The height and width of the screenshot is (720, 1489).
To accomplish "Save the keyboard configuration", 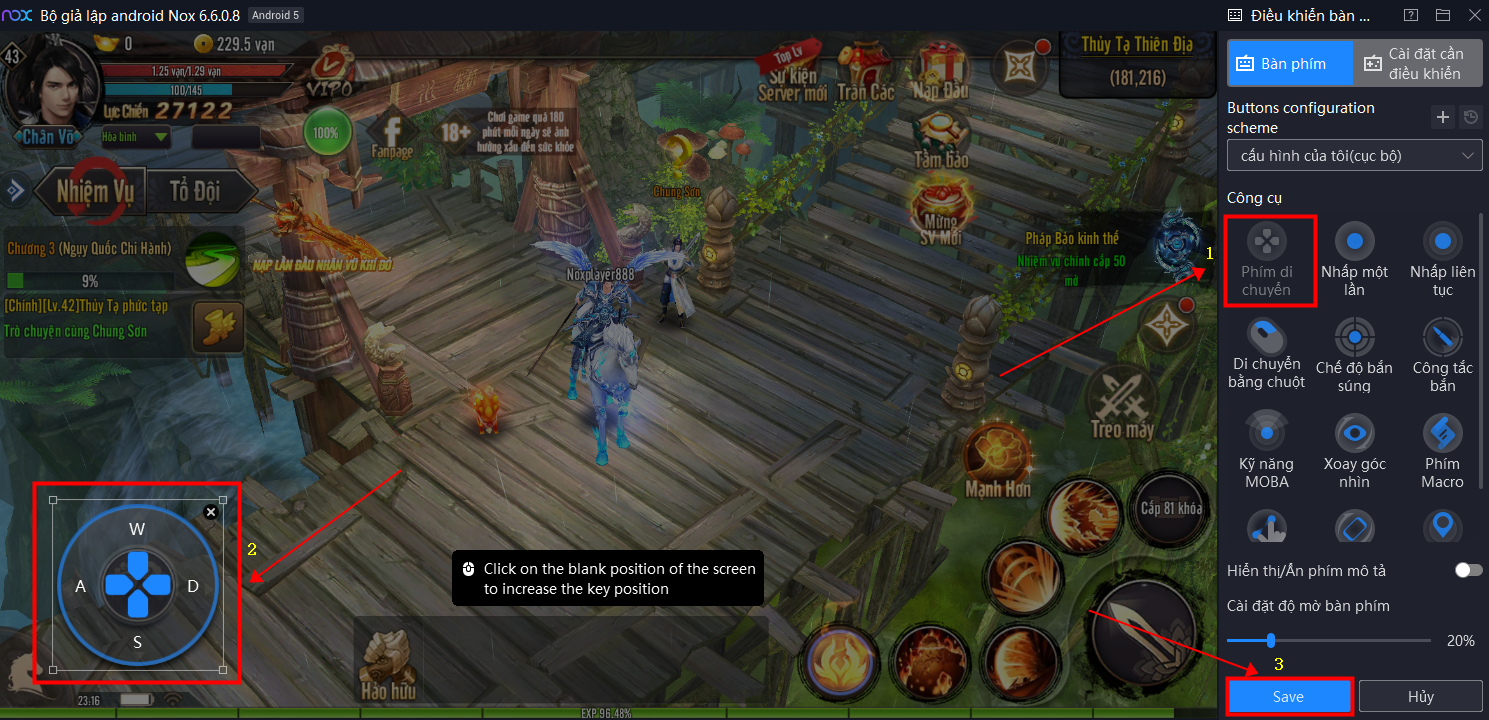I will [1289, 697].
